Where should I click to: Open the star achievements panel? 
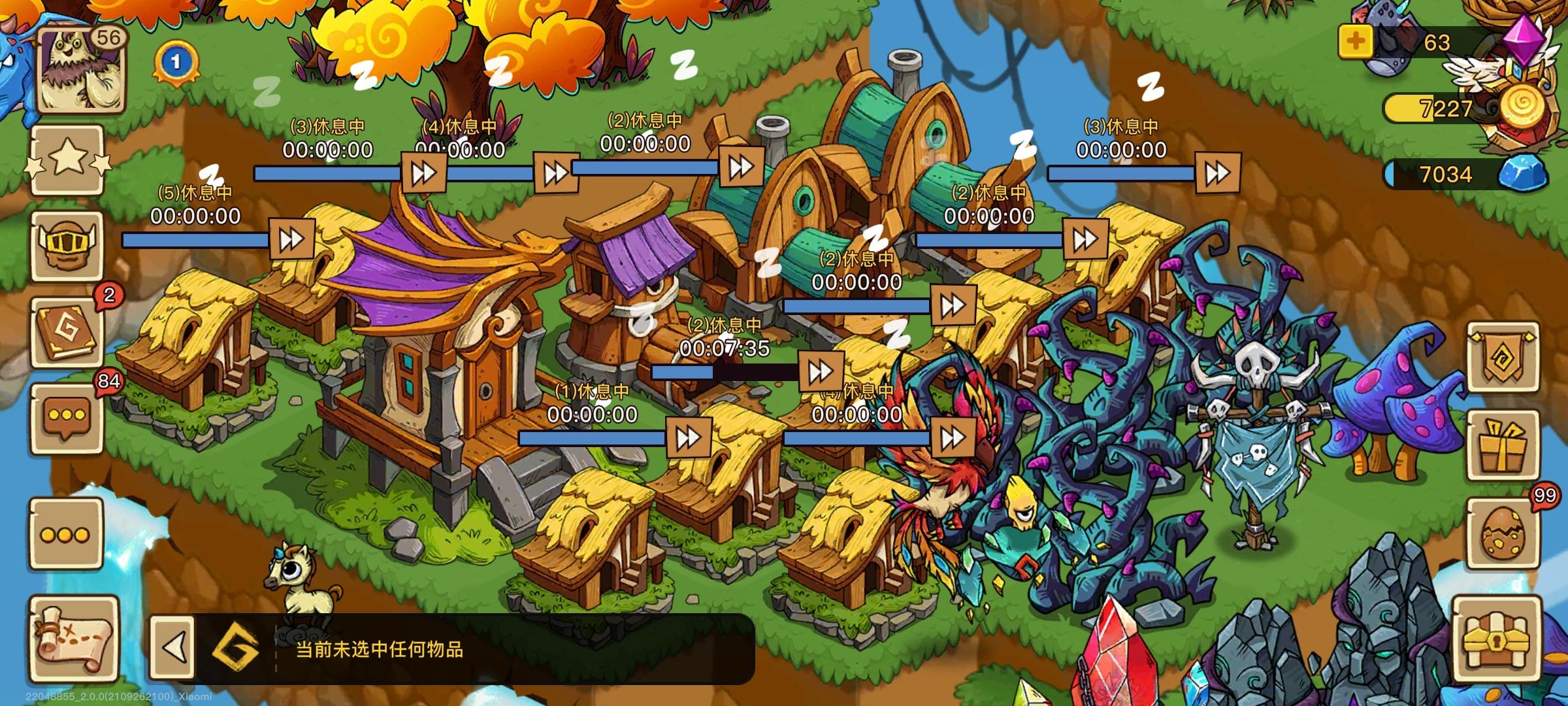[x=67, y=159]
